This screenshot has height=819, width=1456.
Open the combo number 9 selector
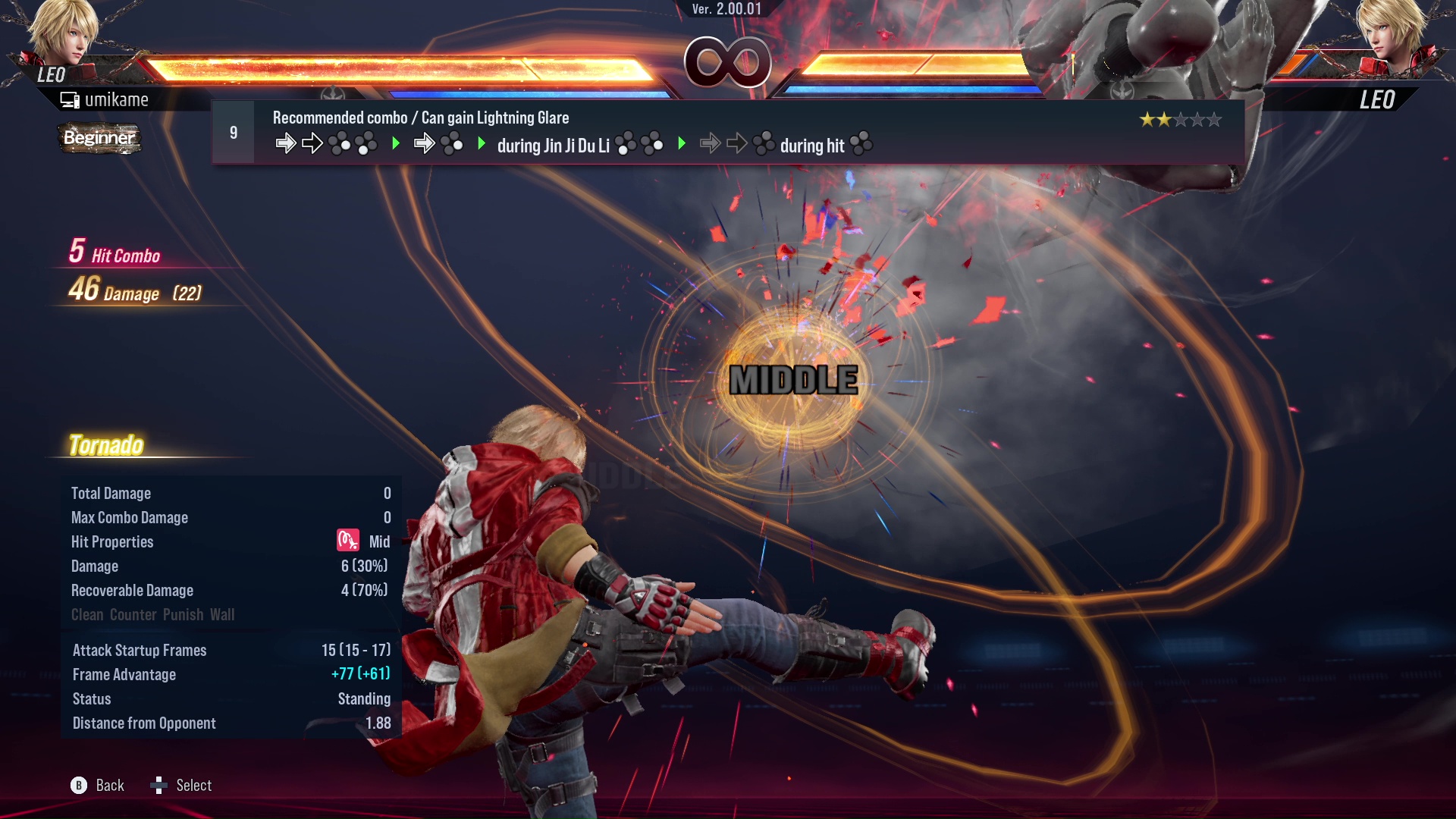(x=234, y=132)
